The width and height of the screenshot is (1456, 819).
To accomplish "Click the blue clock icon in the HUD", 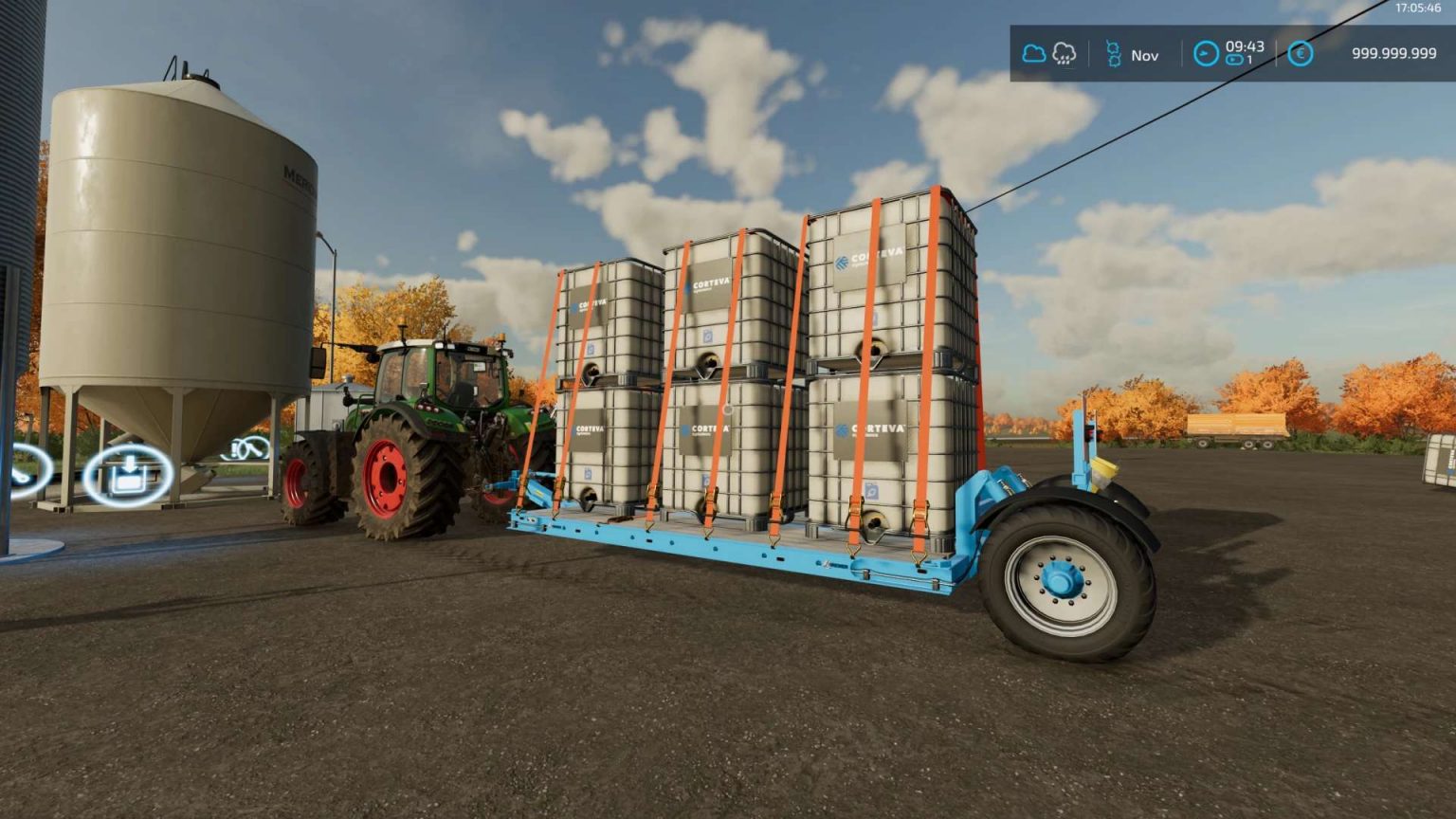I will pos(1206,54).
